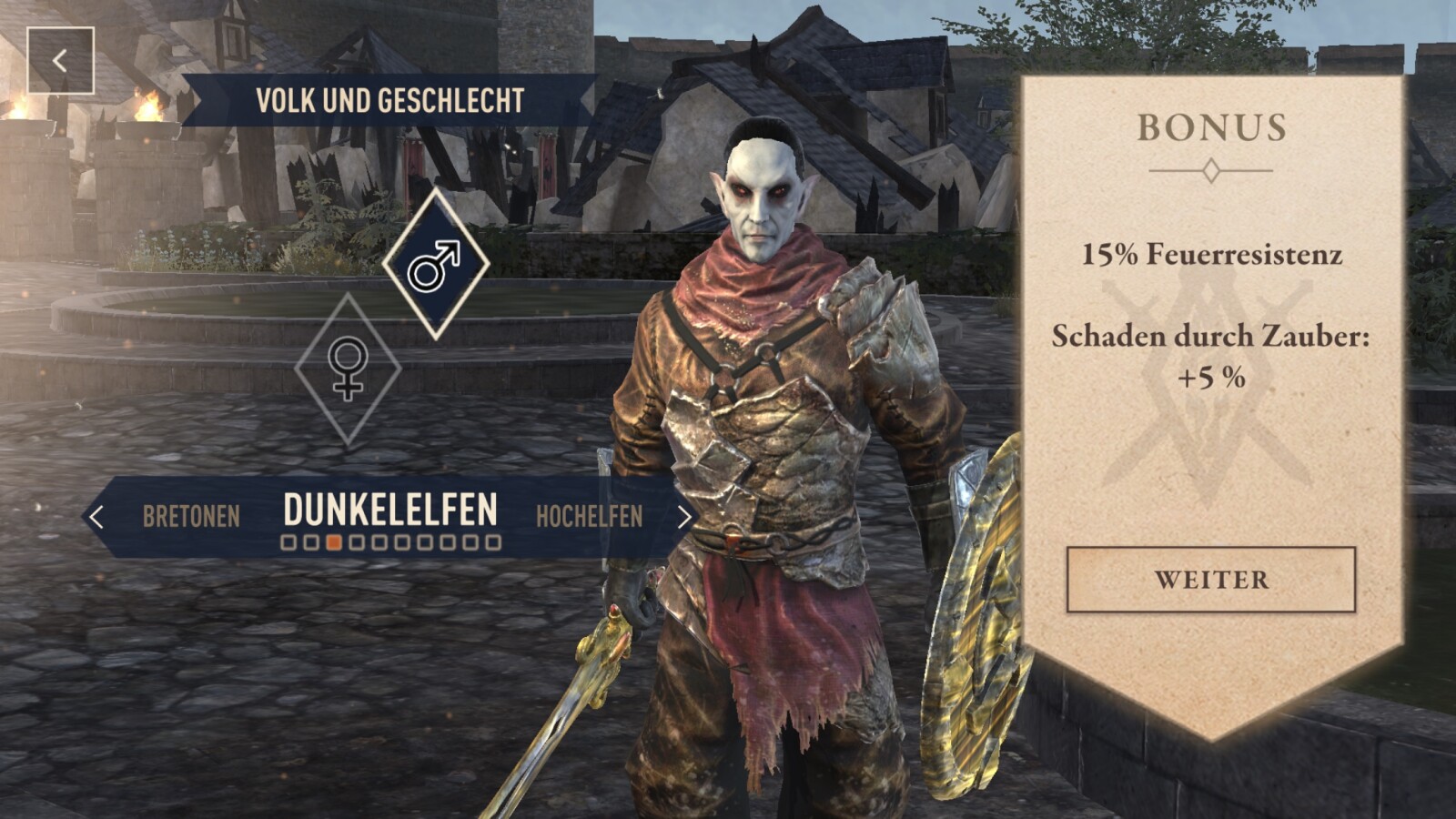Click the right arrow of race selector
Viewport: 1456px width, 819px height.
point(684,517)
